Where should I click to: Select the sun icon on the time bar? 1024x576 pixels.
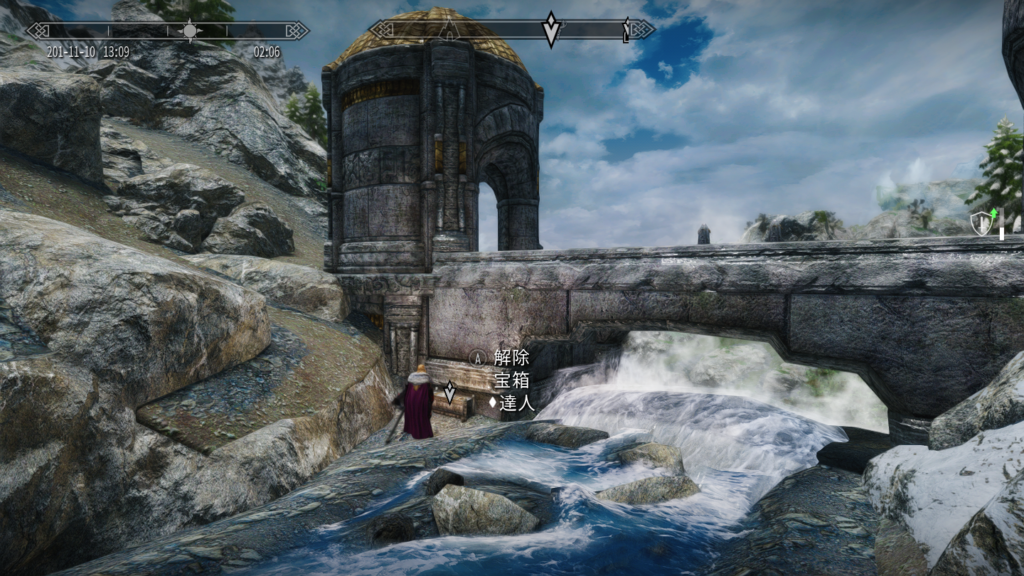[190, 30]
